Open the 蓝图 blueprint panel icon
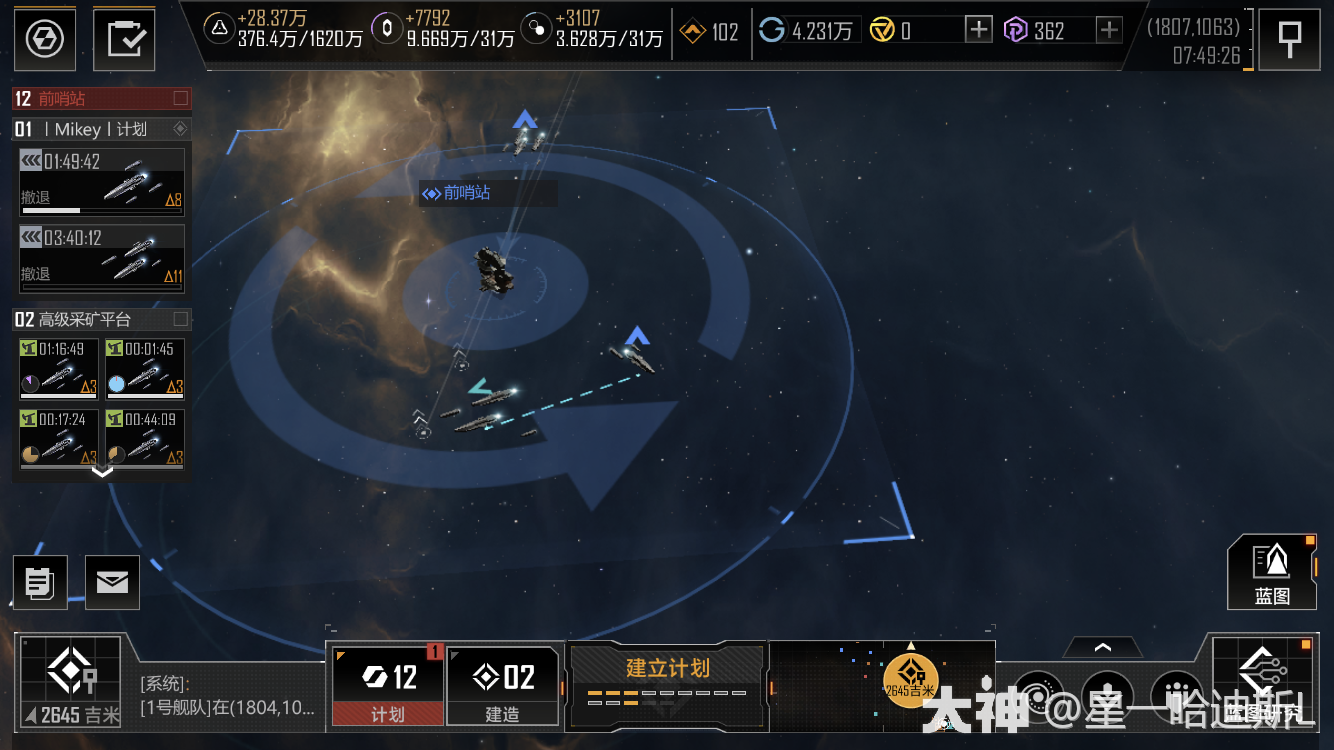 (x=1272, y=572)
